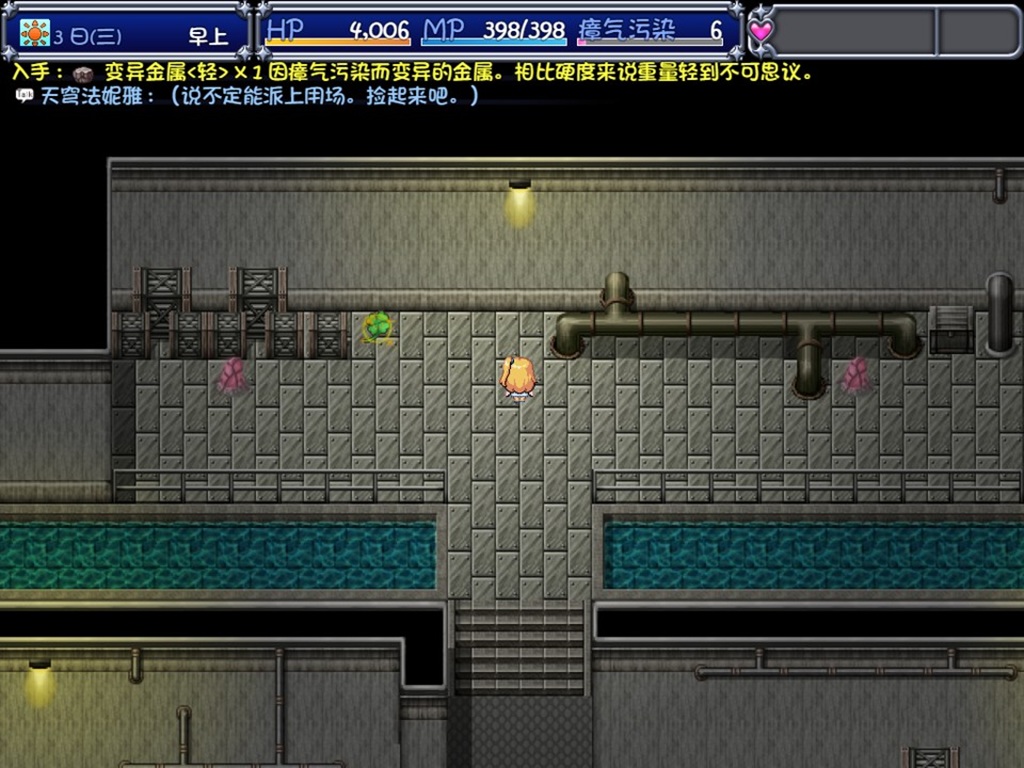Select the pink heart icon
The height and width of the screenshot is (768, 1024).
pyautogui.click(x=762, y=31)
